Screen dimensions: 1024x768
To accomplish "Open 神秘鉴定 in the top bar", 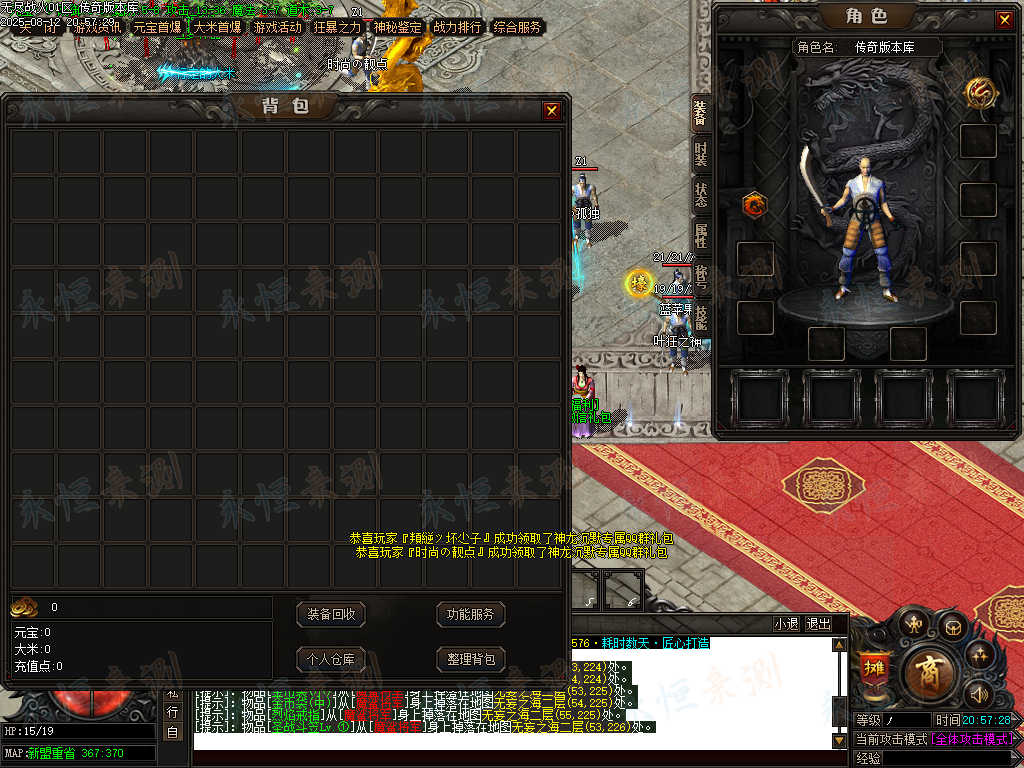I will [397, 28].
